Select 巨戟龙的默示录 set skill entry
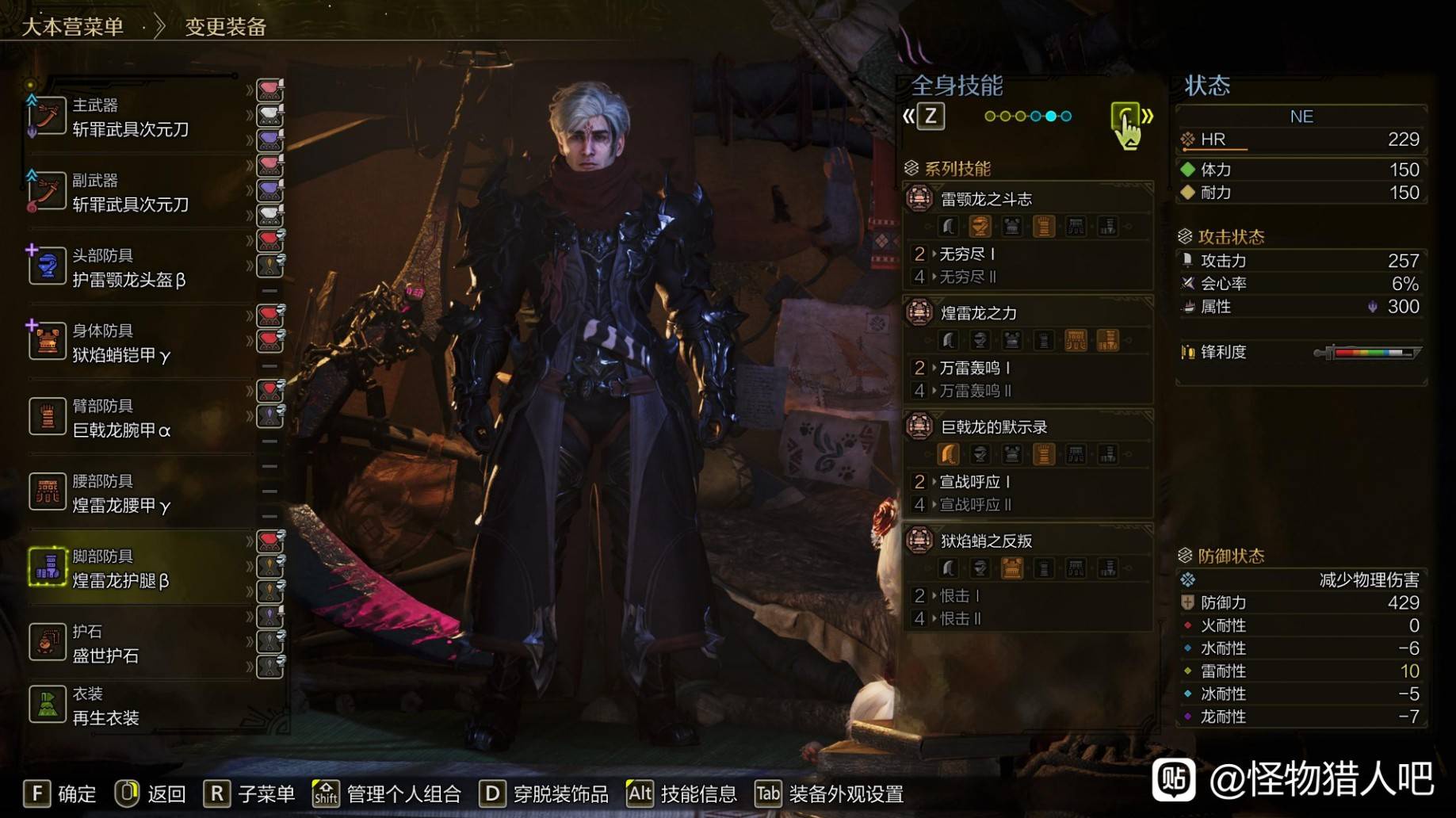The image size is (1456, 818). (x=994, y=427)
